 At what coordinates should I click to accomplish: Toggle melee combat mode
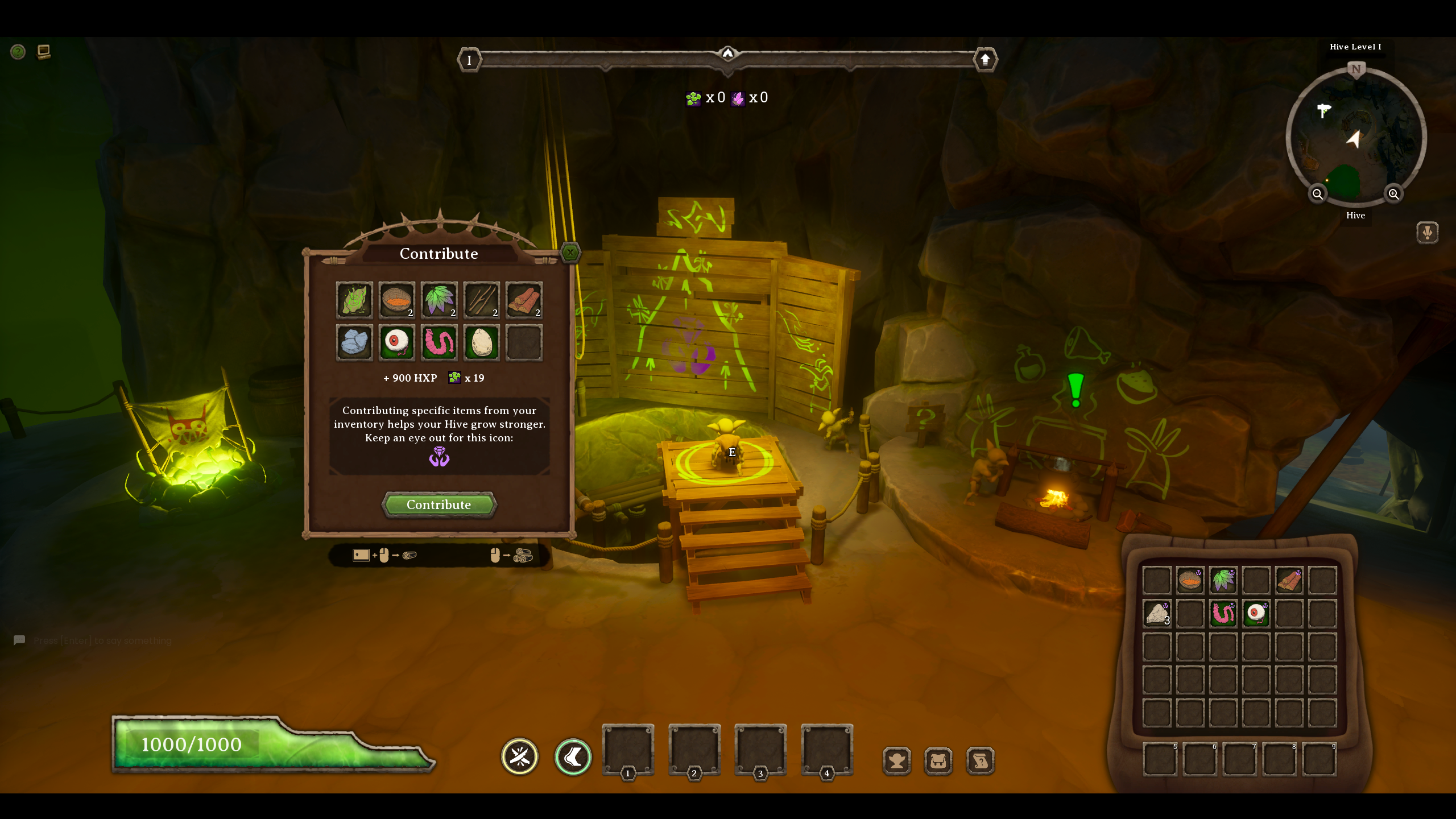519,756
